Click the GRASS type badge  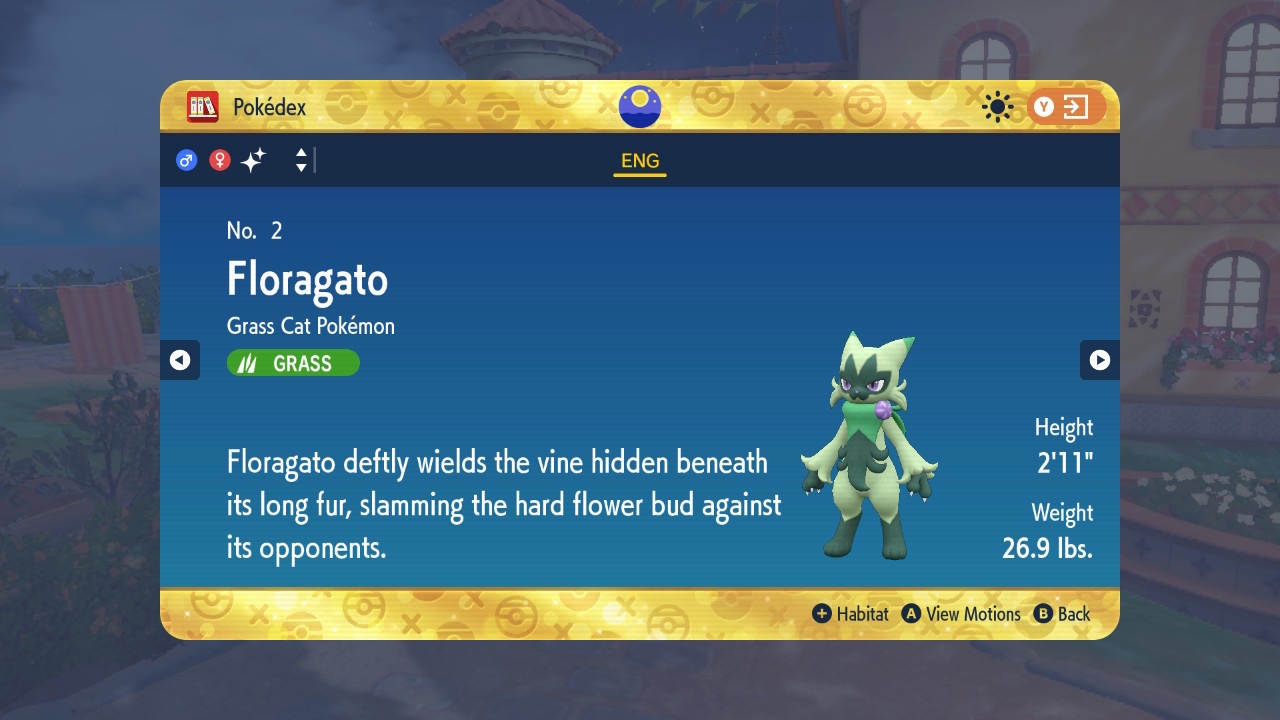click(292, 362)
